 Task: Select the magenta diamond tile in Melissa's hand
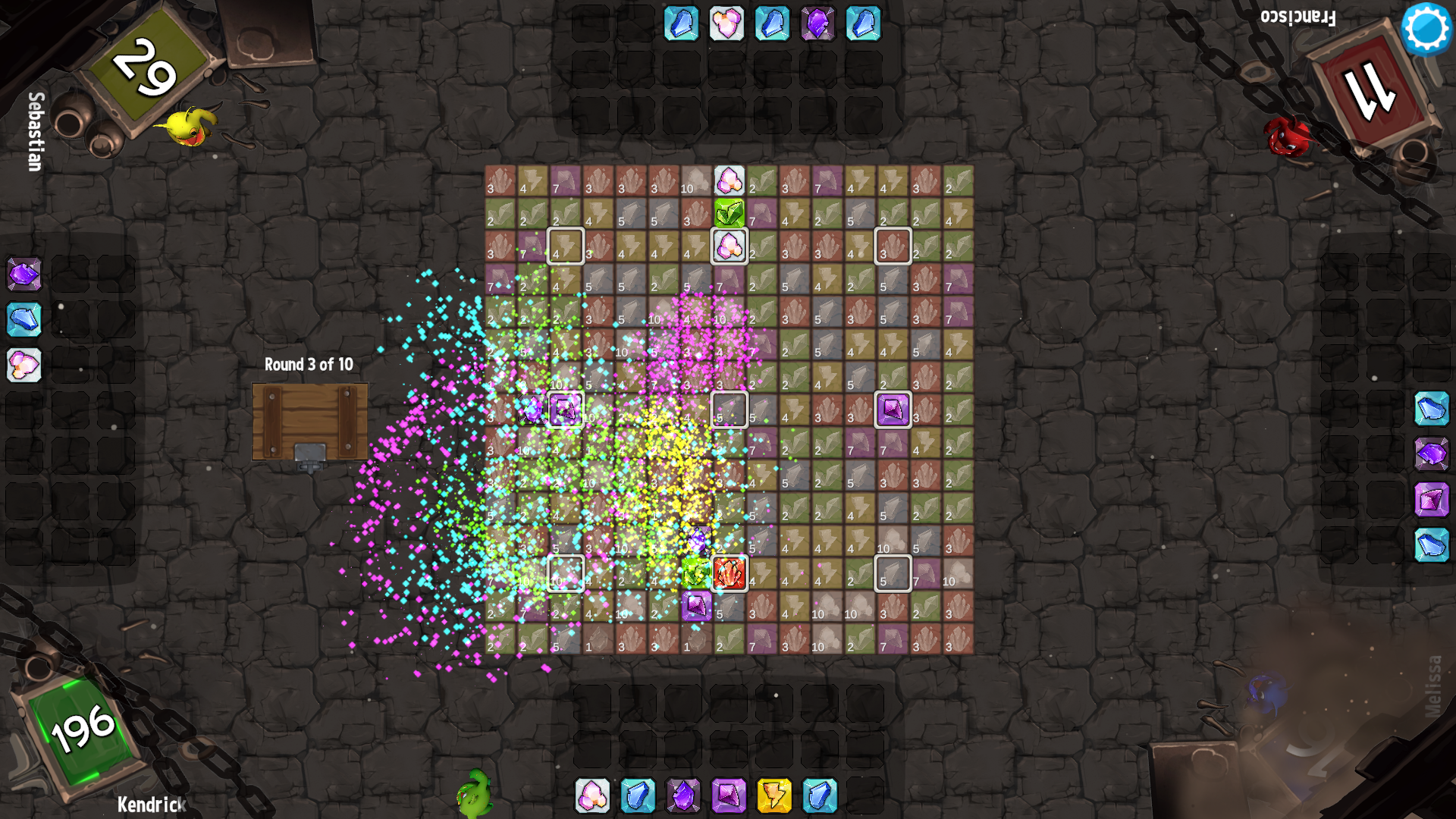[1432, 500]
